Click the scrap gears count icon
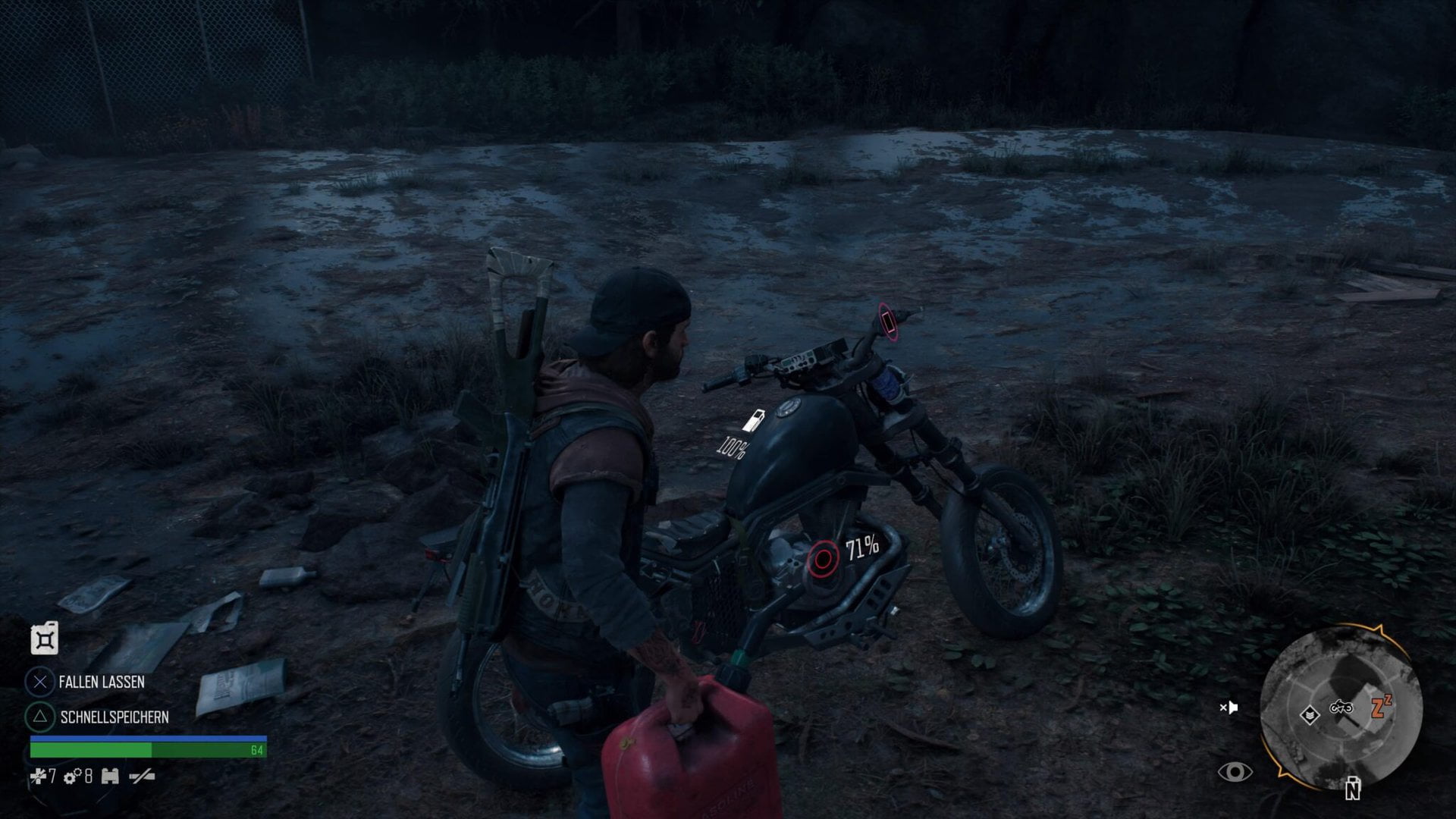The width and height of the screenshot is (1456, 819). [73, 776]
